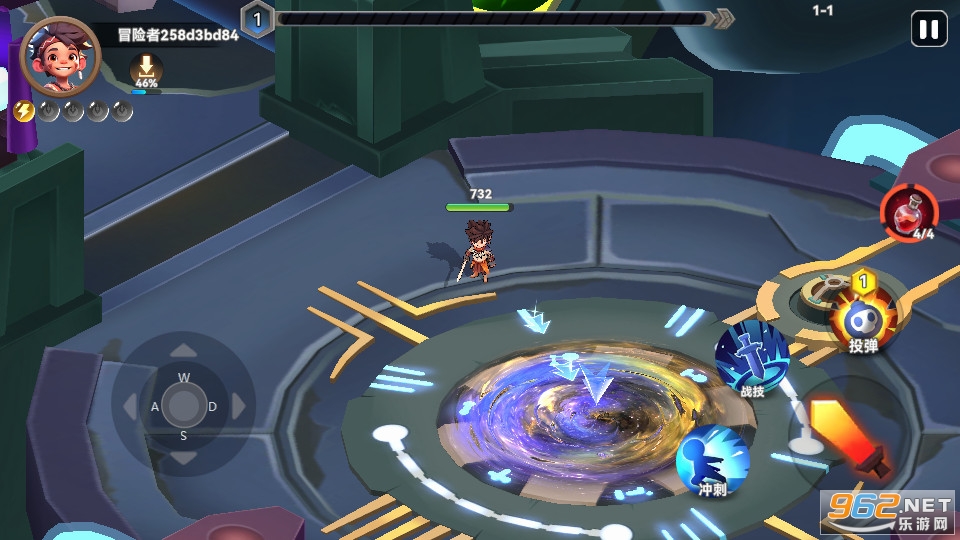Use the red health potion
The height and width of the screenshot is (540, 960).
(x=909, y=212)
